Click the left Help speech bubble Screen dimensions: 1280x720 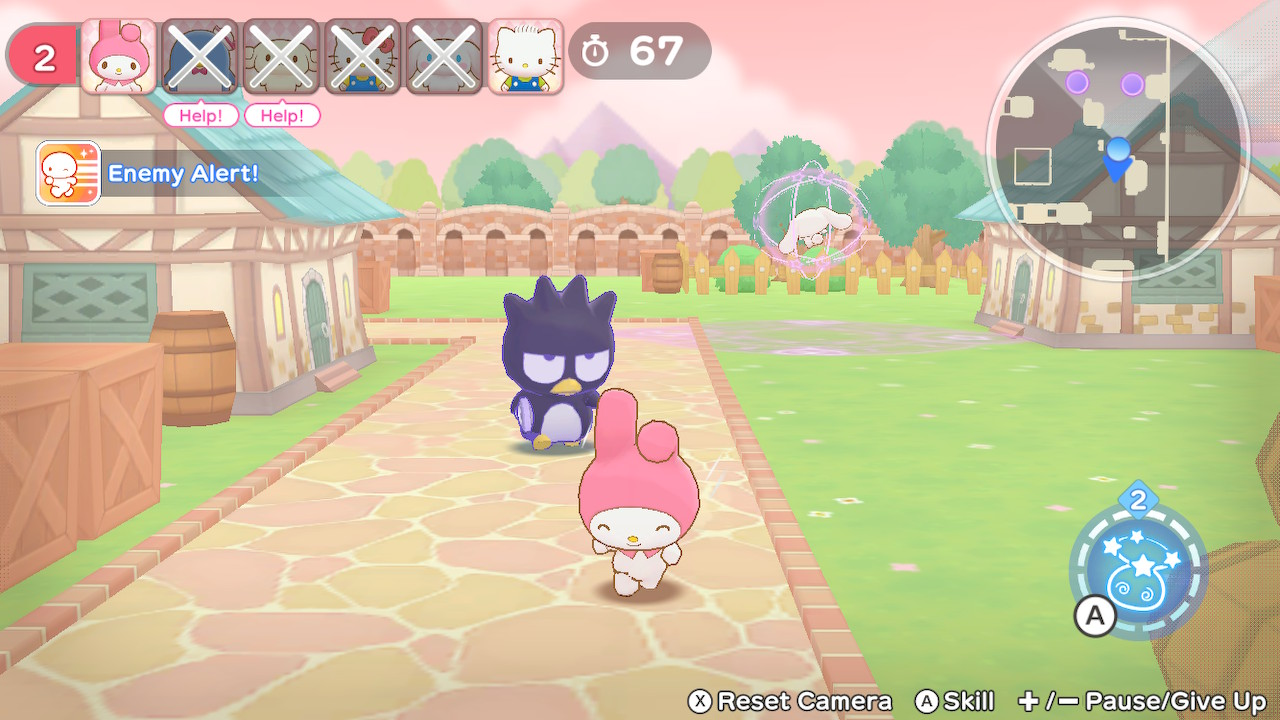click(200, 116)
